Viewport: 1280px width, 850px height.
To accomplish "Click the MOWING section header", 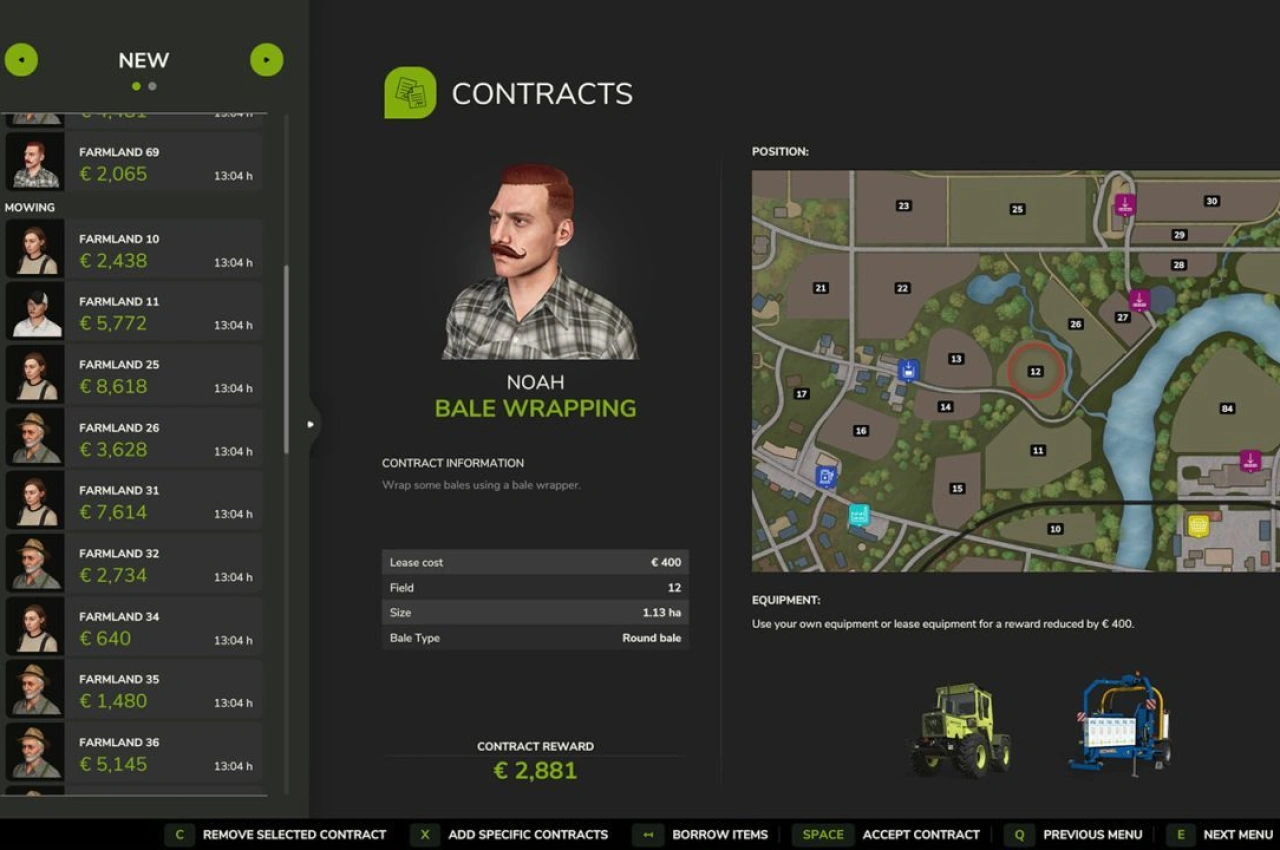I will (30, 207).
